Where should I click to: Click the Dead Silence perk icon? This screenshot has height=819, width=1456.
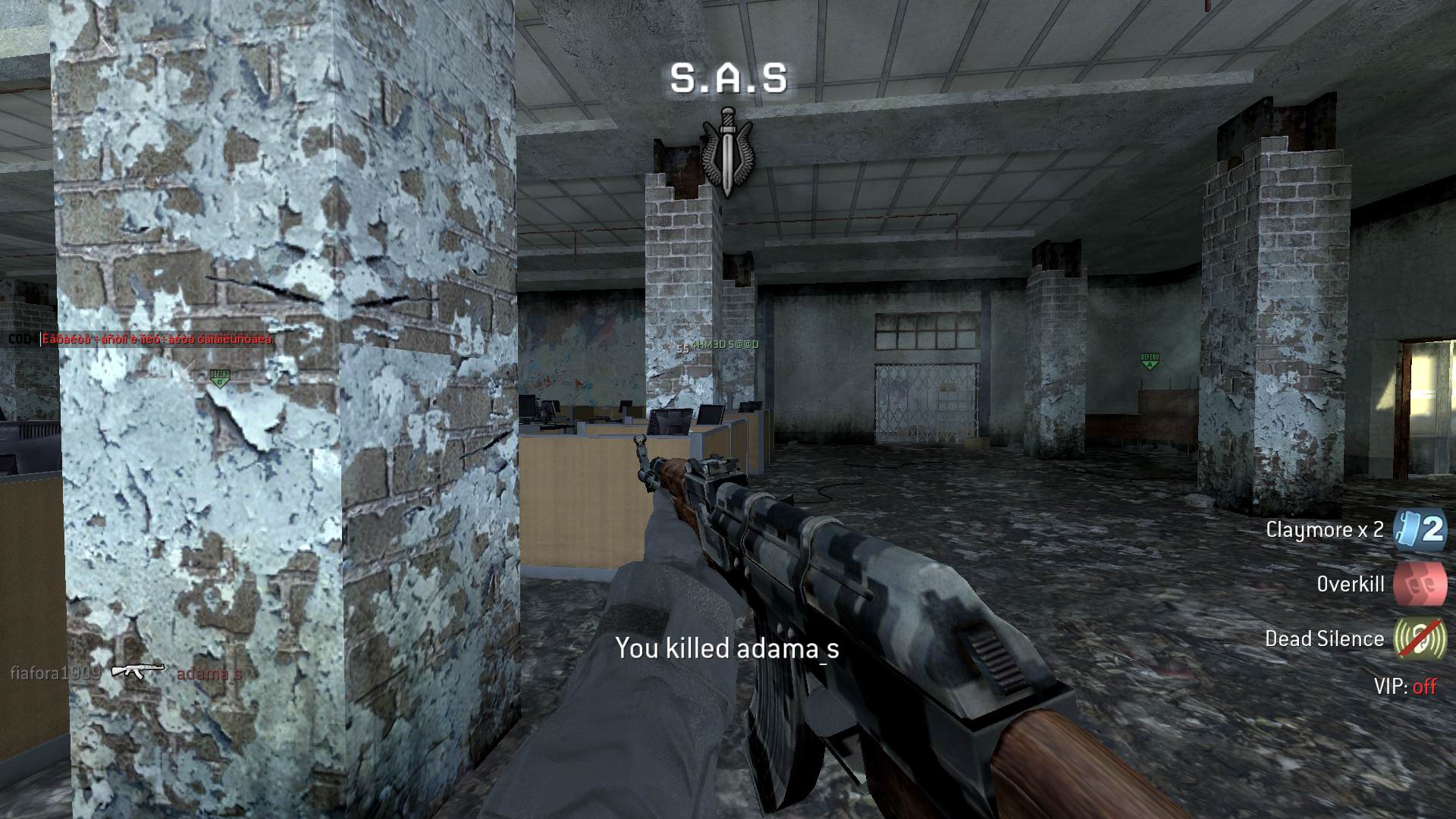point(1421,639)
